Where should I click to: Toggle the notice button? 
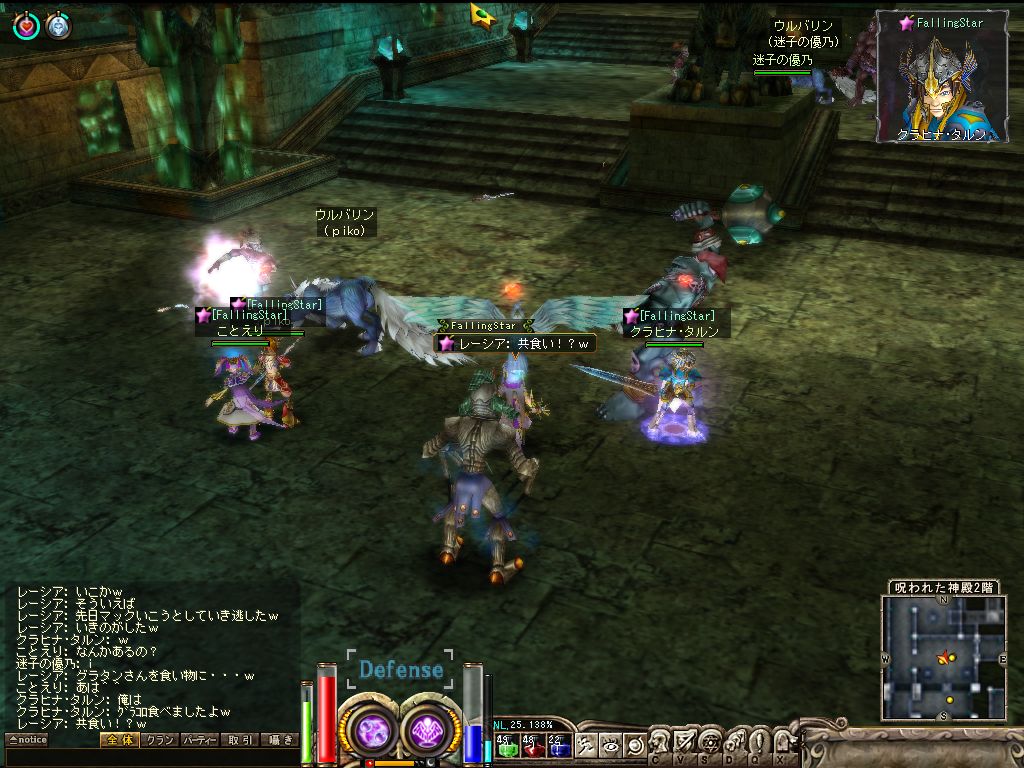(27, 740)
